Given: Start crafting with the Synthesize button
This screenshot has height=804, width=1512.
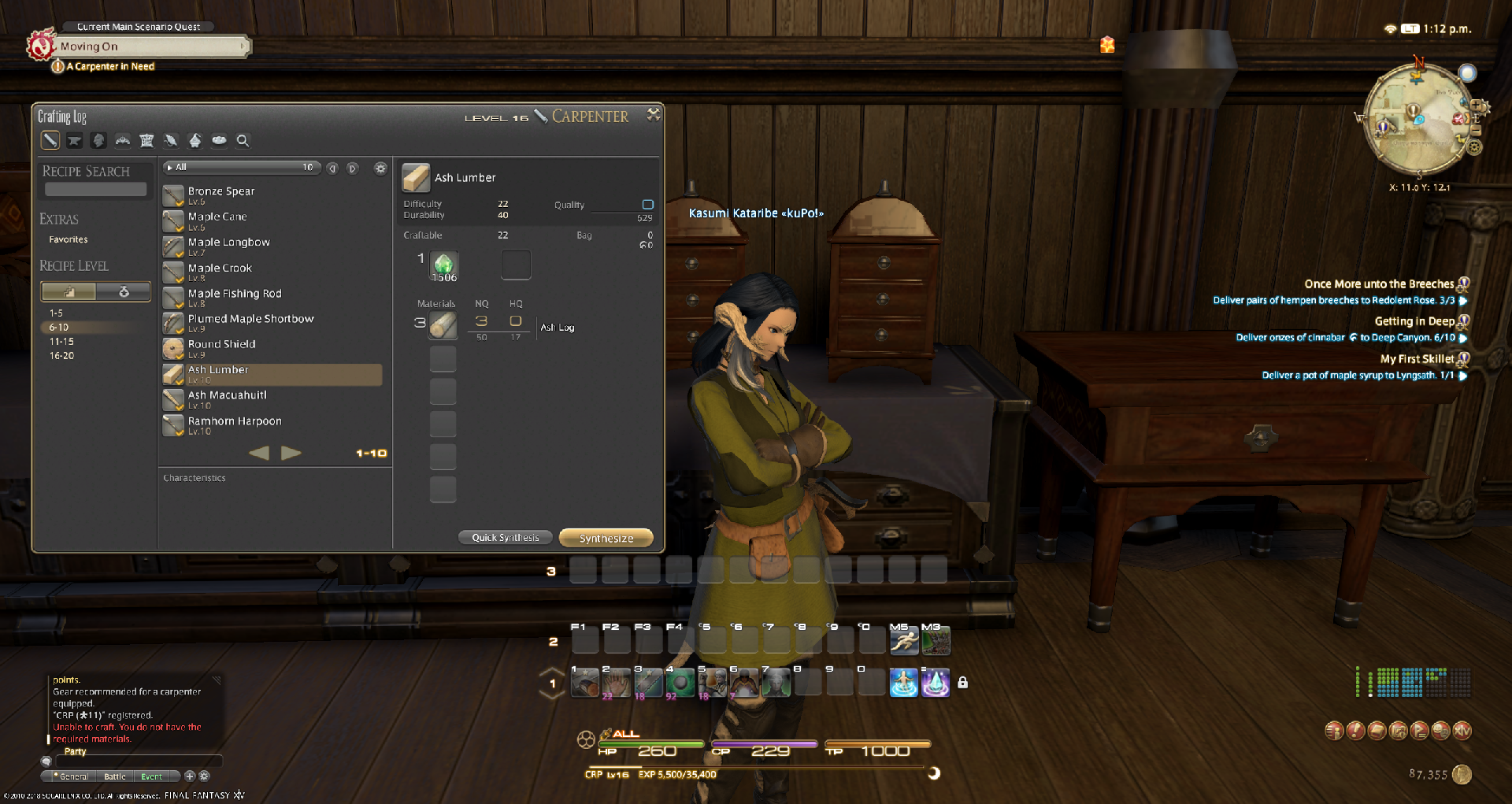Looking at the screenshot, I should [x=606, y=538].
